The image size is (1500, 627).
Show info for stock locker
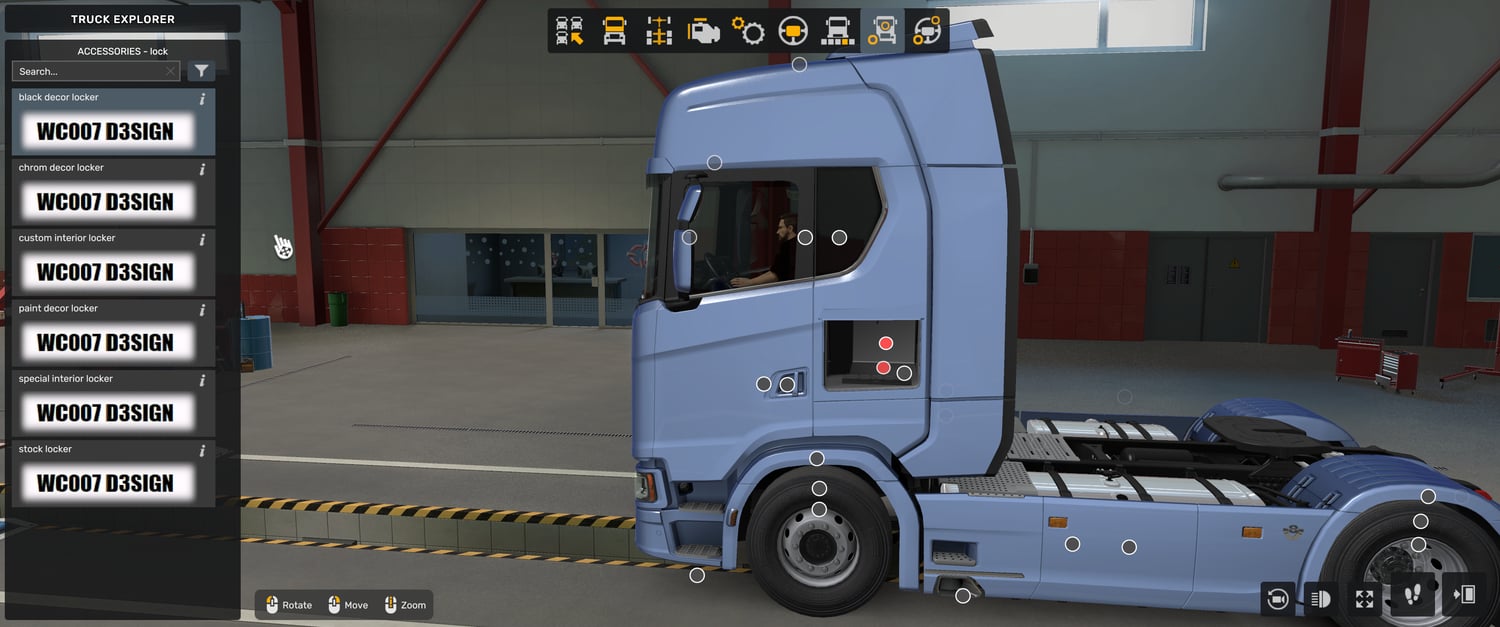(202, 450)
